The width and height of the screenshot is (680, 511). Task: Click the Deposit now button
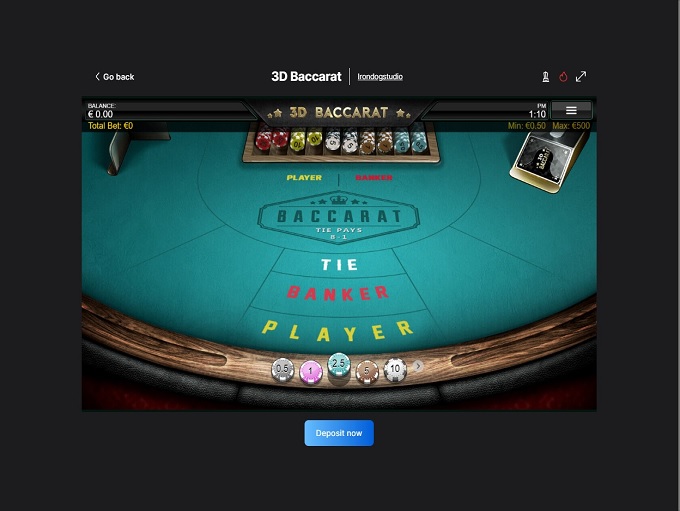339,433
